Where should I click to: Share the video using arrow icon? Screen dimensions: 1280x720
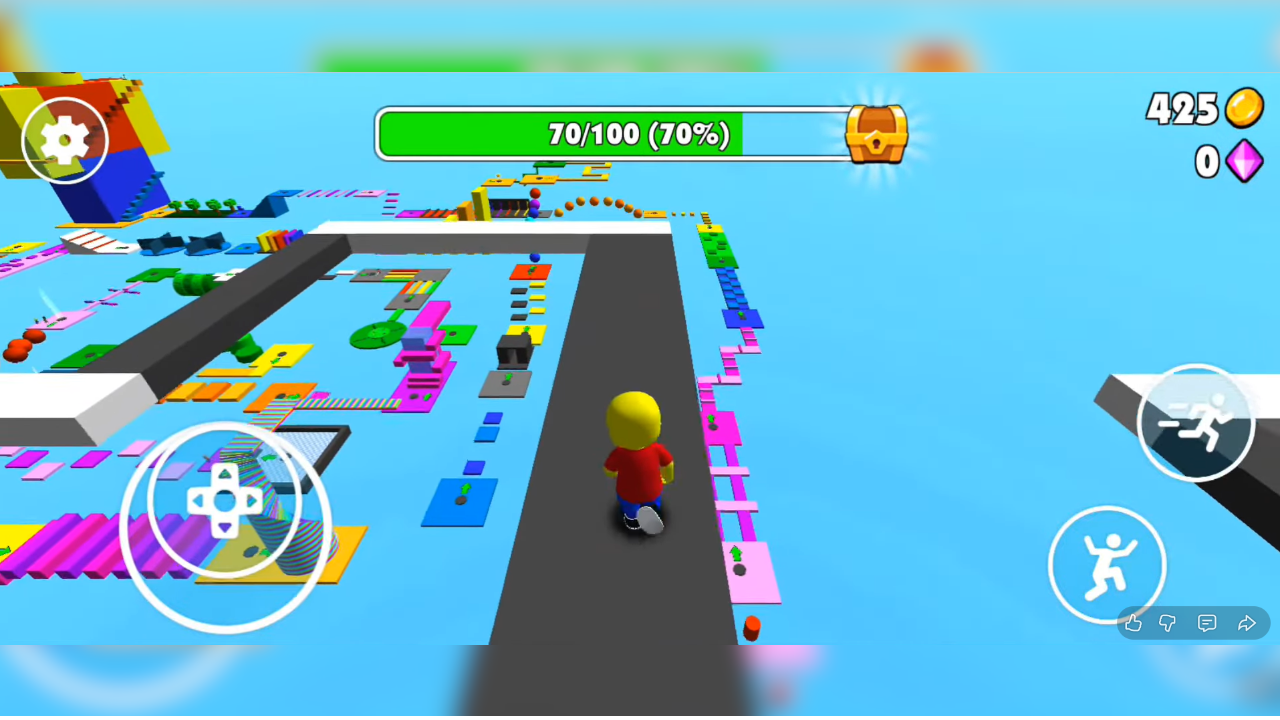pyautogui.click(x=1246, y=624)
